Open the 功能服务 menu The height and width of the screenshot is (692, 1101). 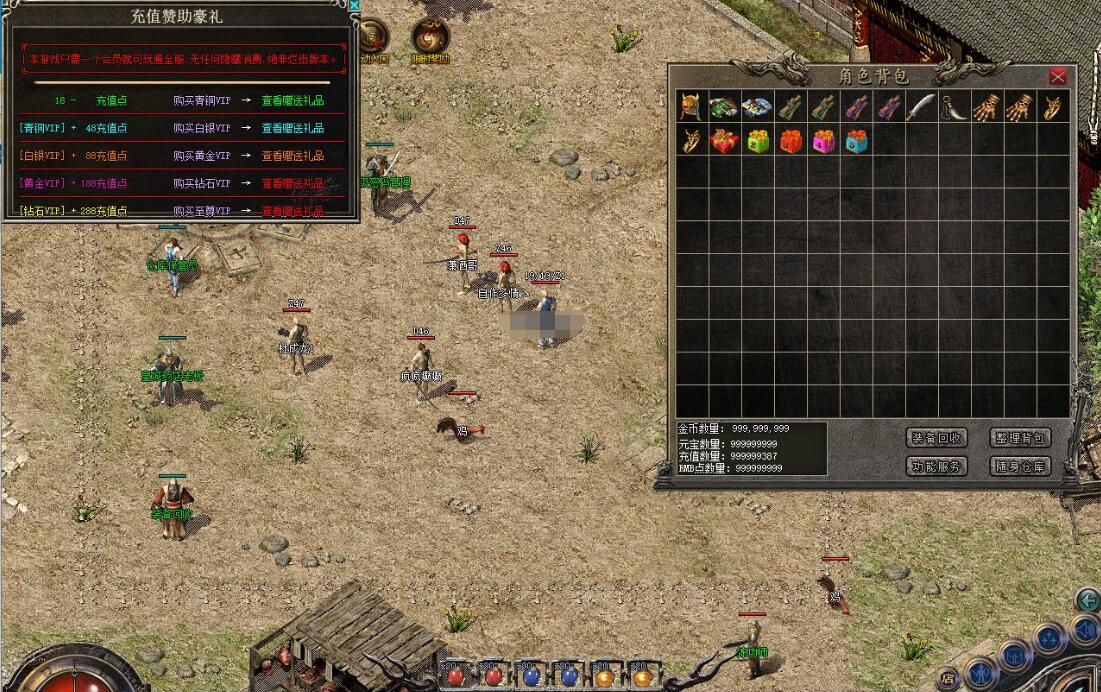pyautogui.click(x=936, y=466)
